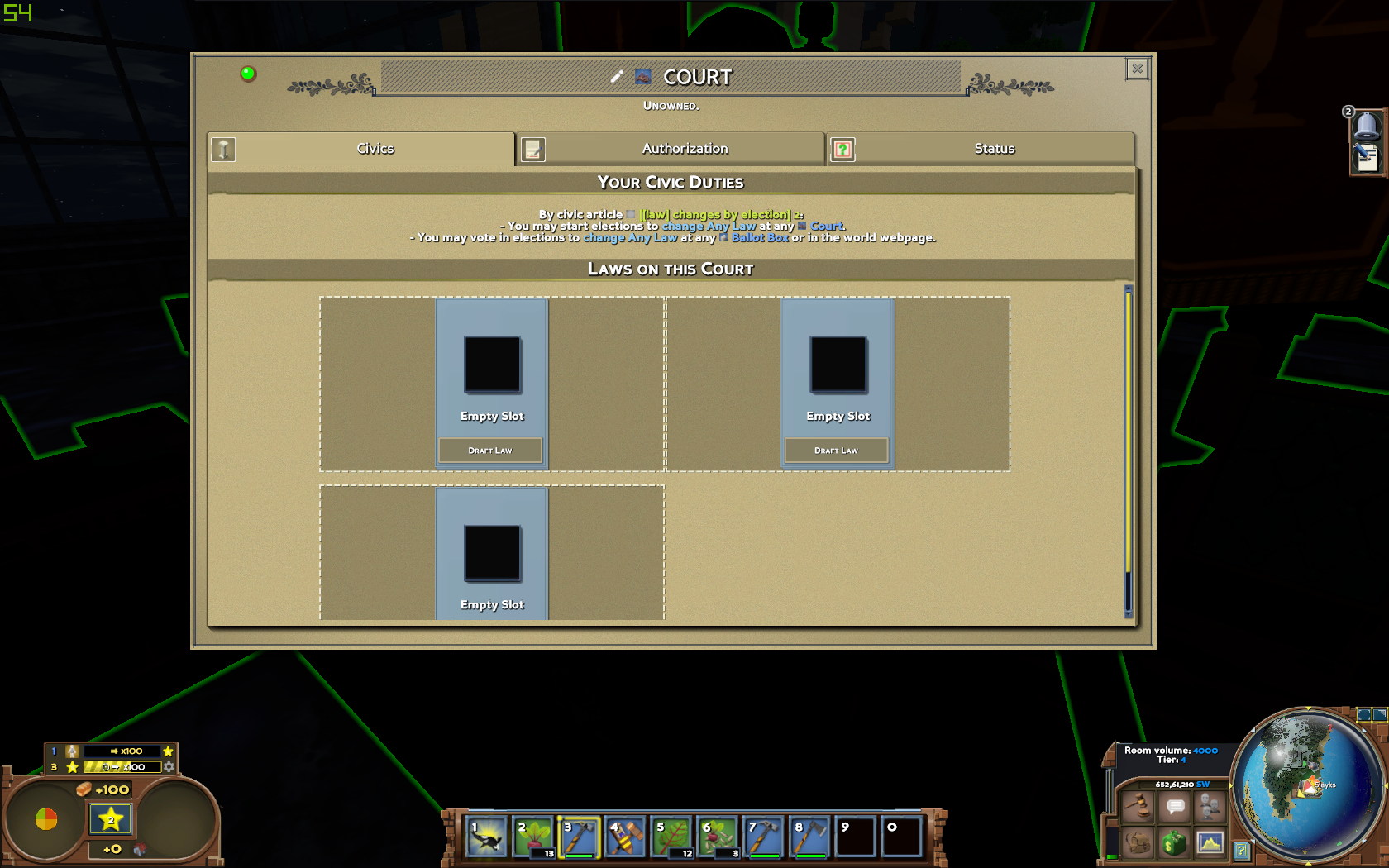View the players list icon
1389x868 pixels.
click(x=1209, y=808)
